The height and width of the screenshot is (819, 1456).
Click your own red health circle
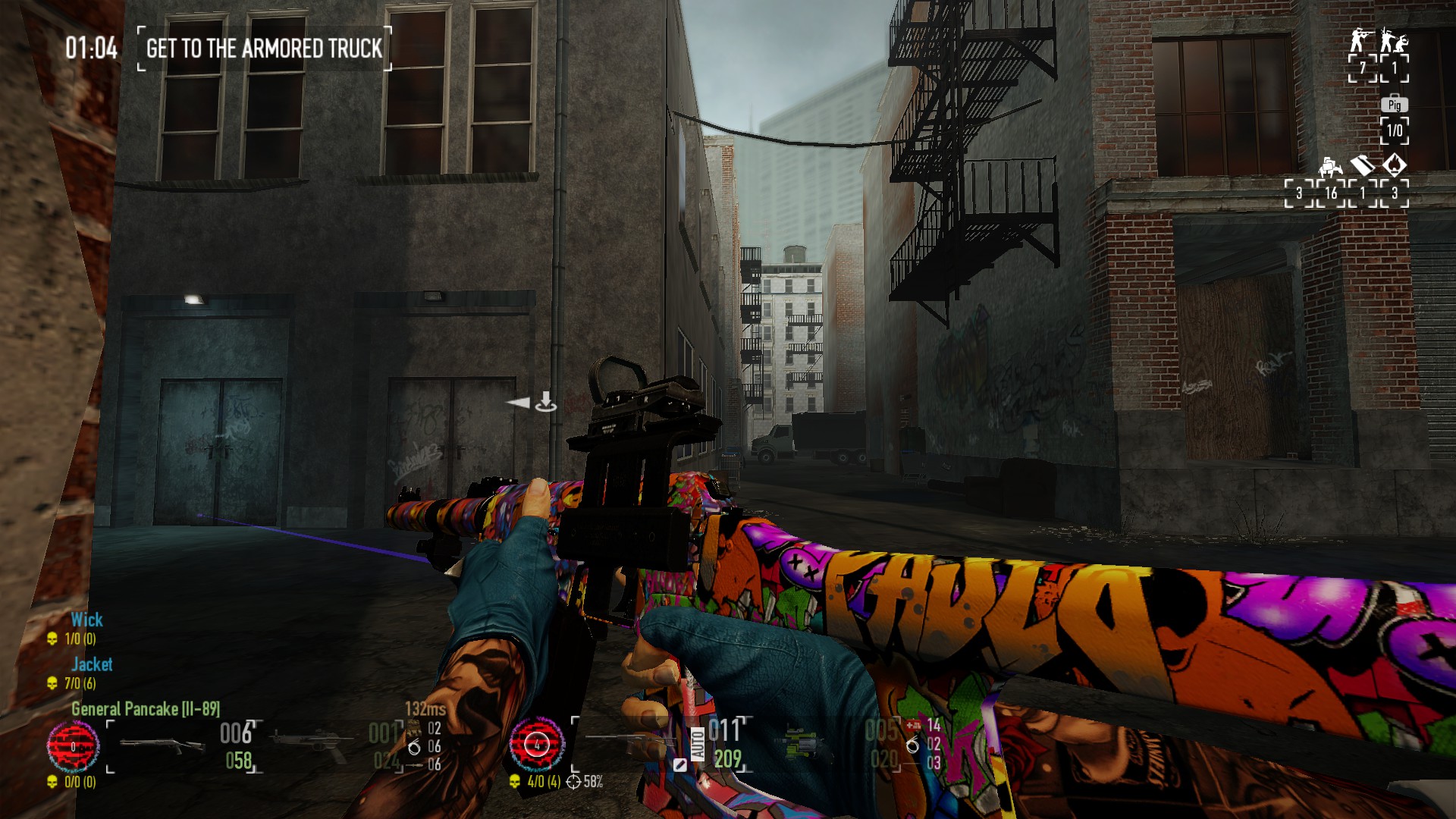(x=537, y=745)
